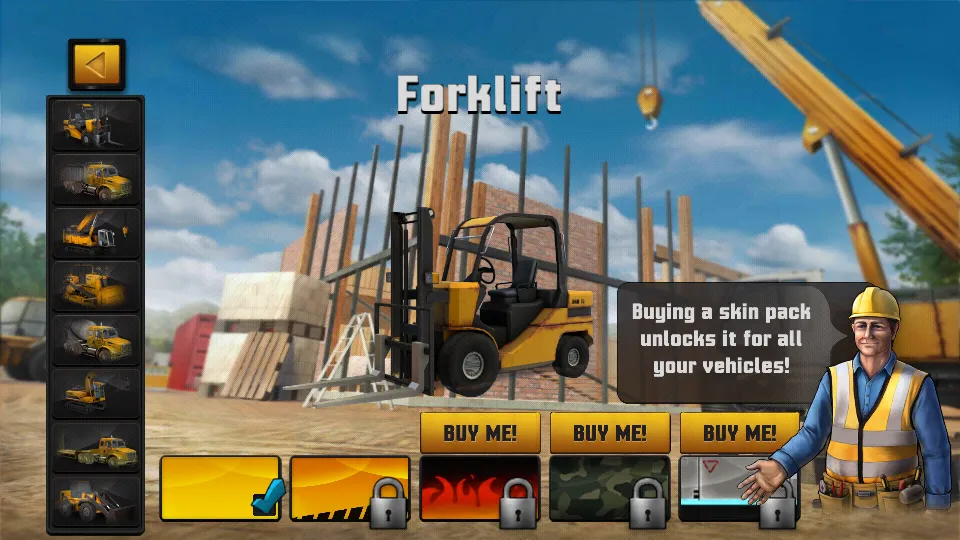This screenshot has width=960, height=540.
Task: Select the bulldozer vehicle thumbnail
Action: [x=96, y=287]
